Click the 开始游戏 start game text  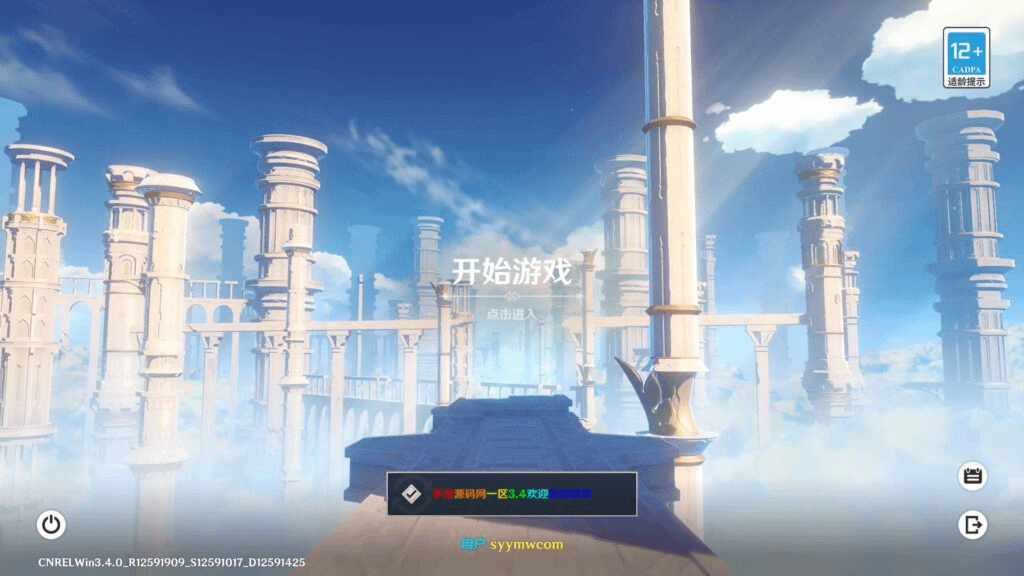512,273
